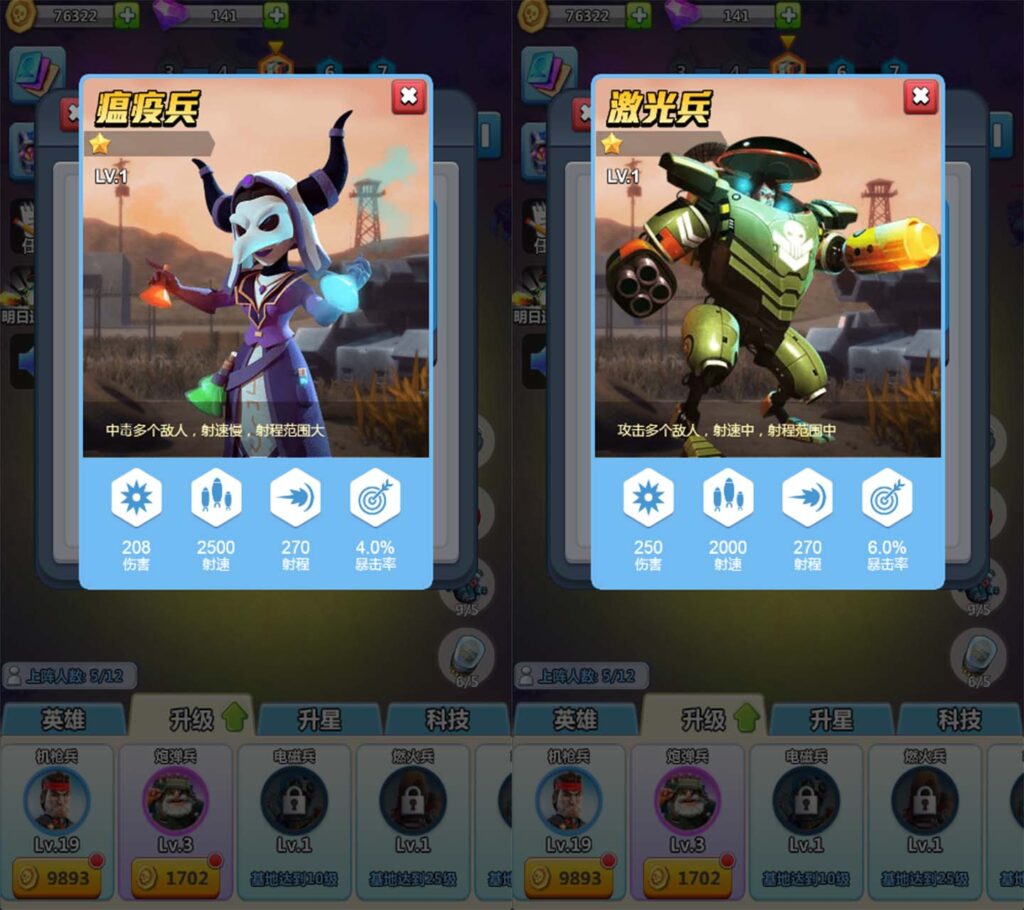Viewport: 1024px width, 910px height.
Task: Upgrade 炮弹兵 for 1702 on 激光兵 screen
Action: (687, 878)
